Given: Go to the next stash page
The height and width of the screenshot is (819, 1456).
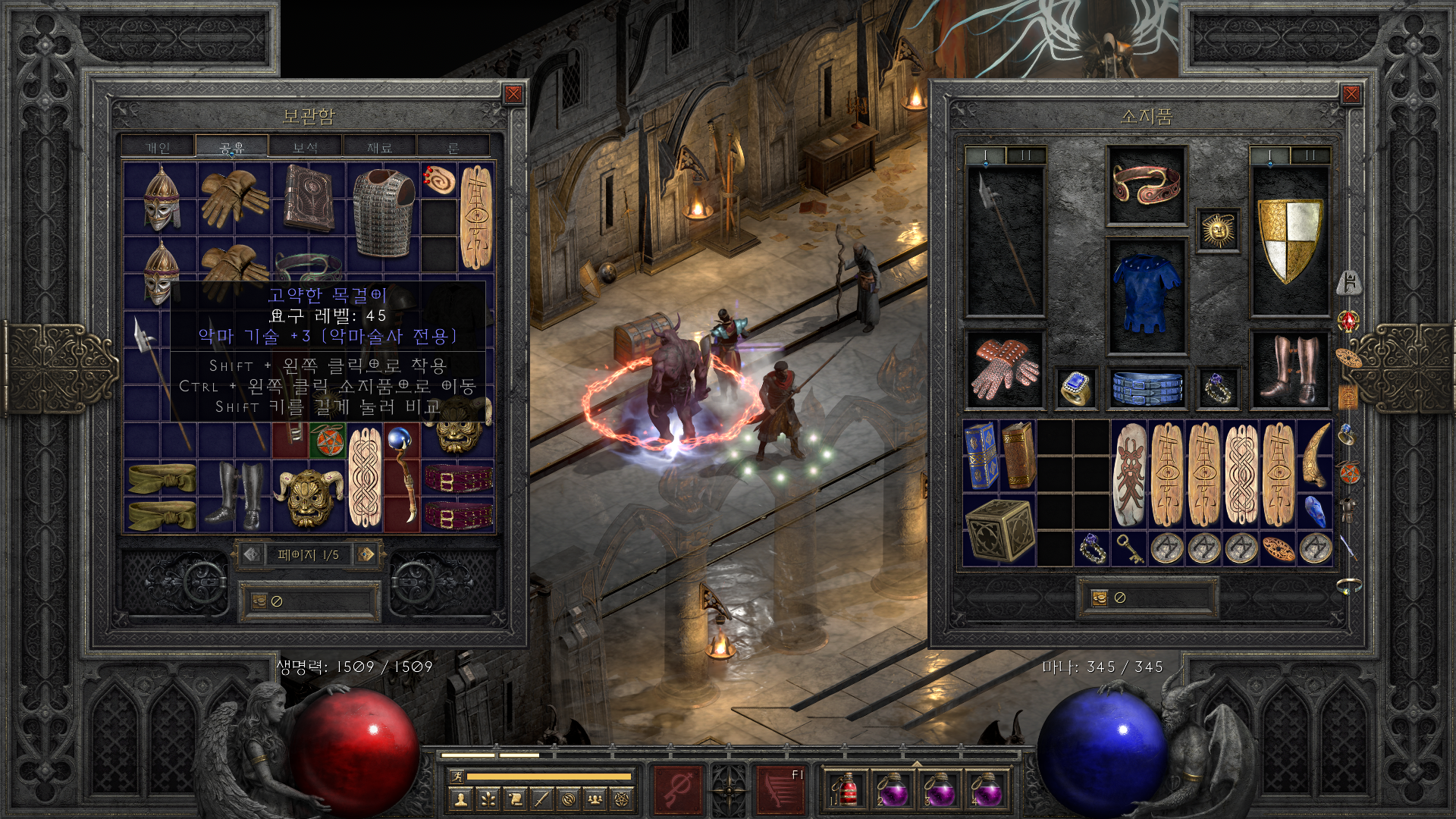Looking at the screenshot, I should 366,554.
